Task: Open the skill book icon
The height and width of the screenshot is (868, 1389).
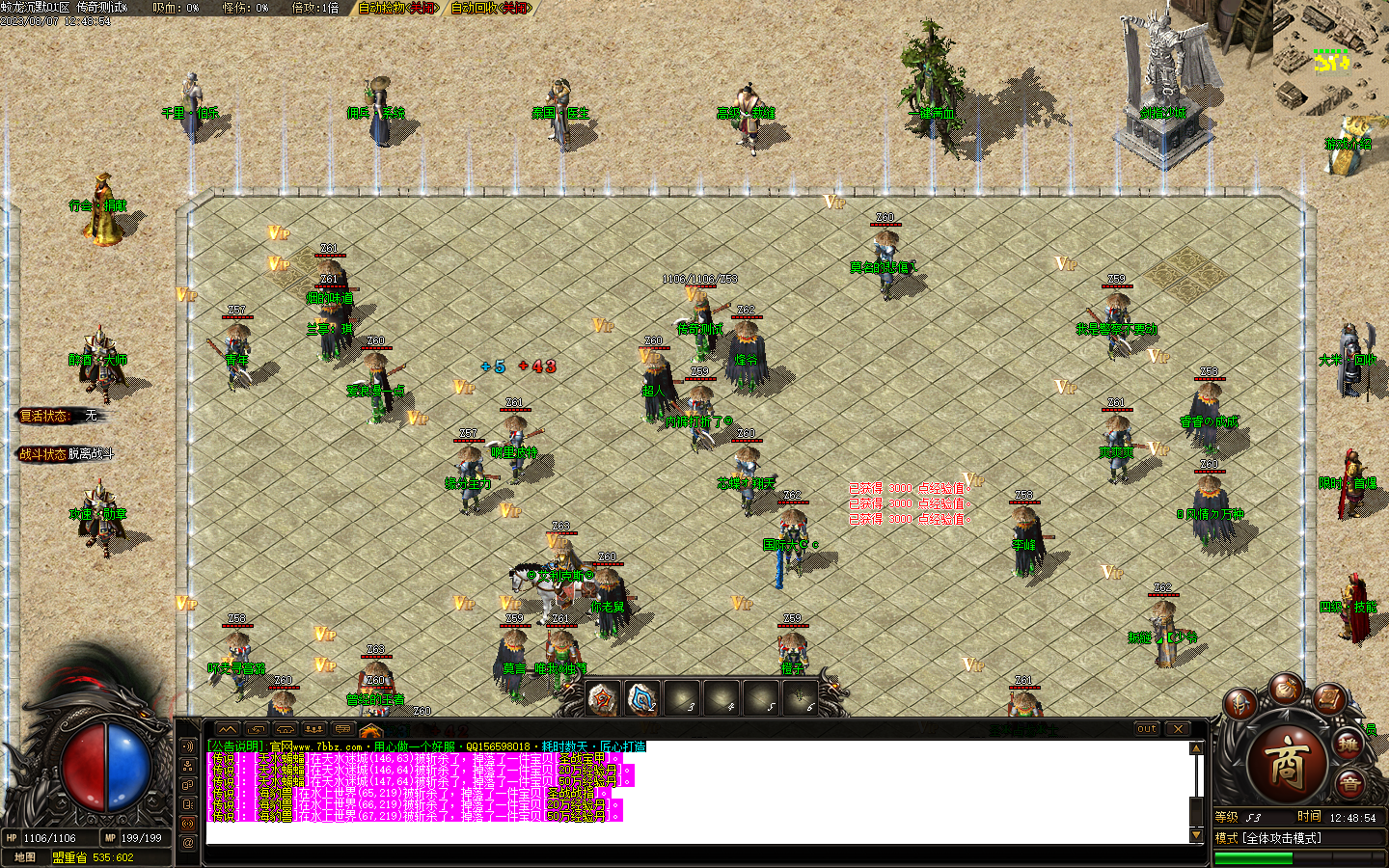Action: point(1328,697)
